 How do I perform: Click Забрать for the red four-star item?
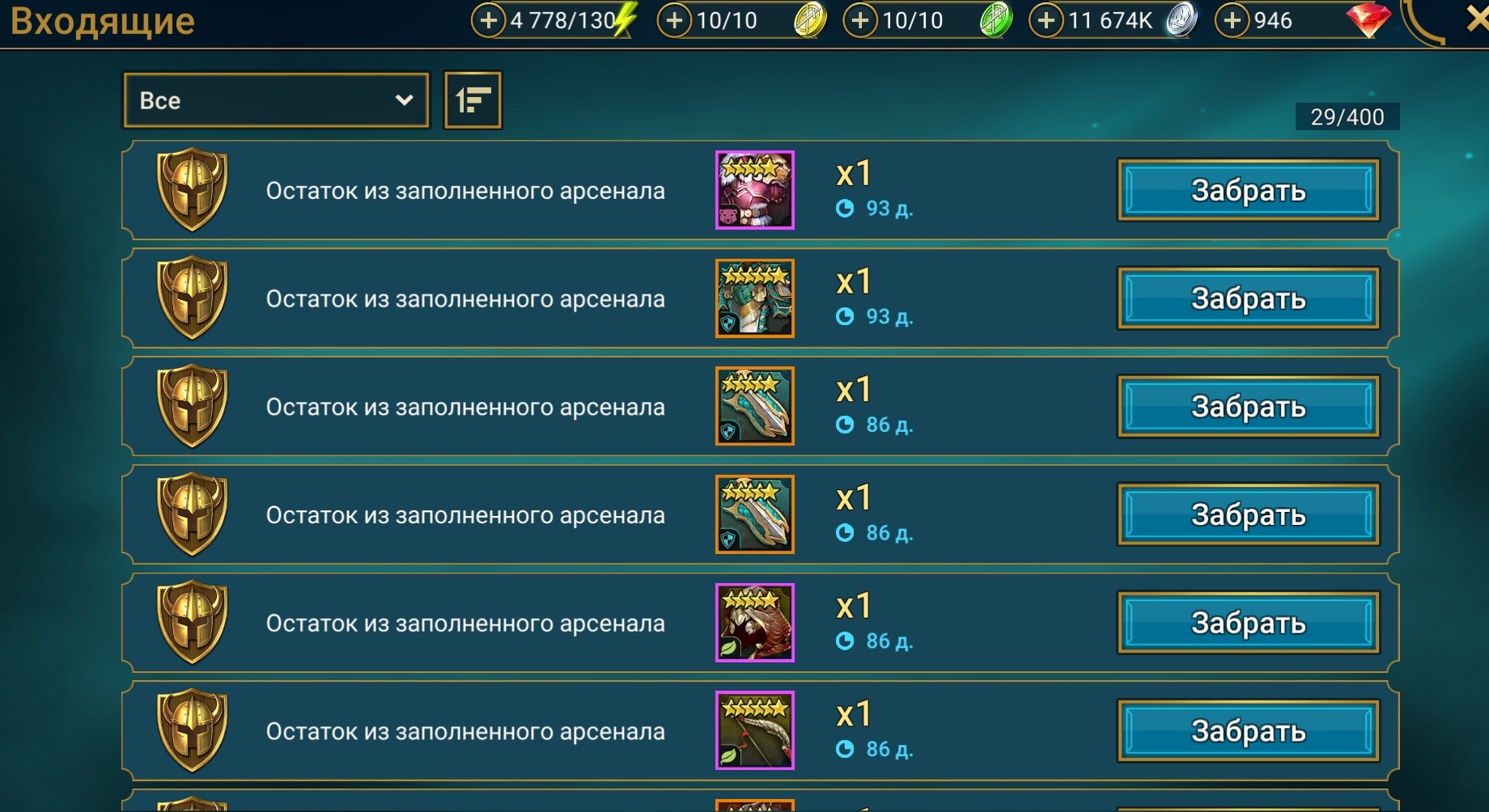1248,623
